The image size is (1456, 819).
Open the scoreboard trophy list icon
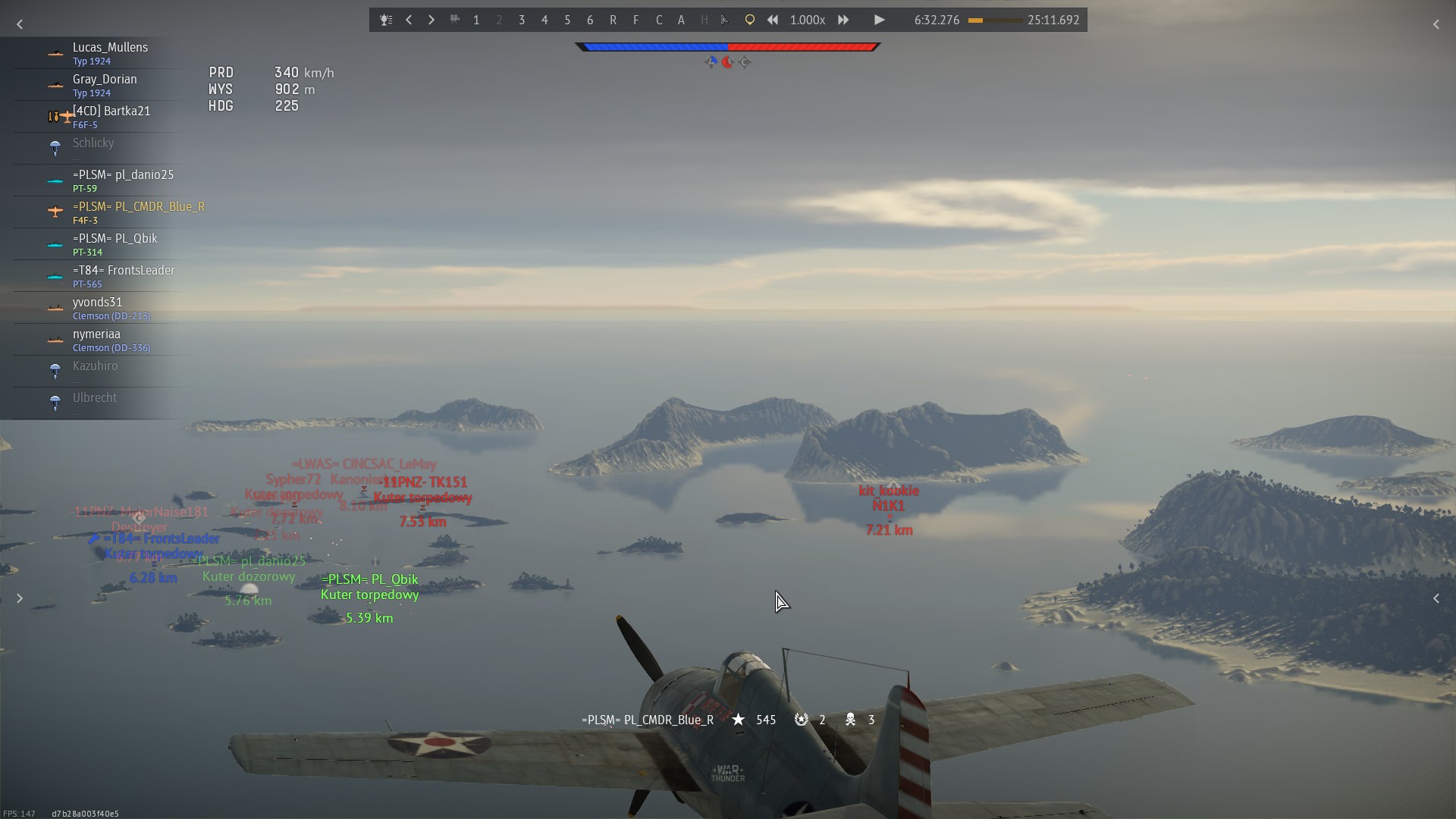pos(386,20)
